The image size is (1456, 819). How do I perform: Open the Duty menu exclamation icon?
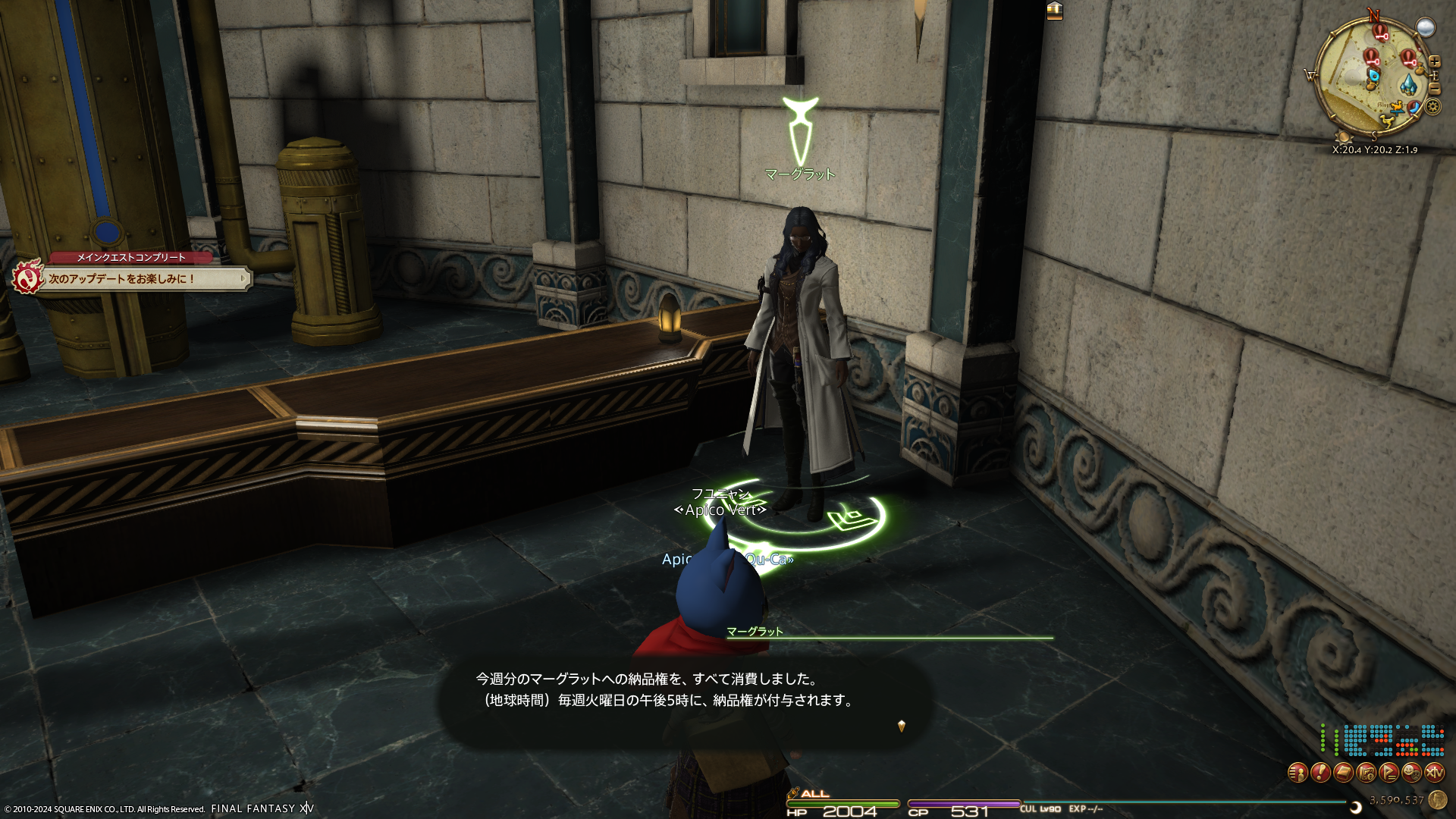click(1320, 773)
